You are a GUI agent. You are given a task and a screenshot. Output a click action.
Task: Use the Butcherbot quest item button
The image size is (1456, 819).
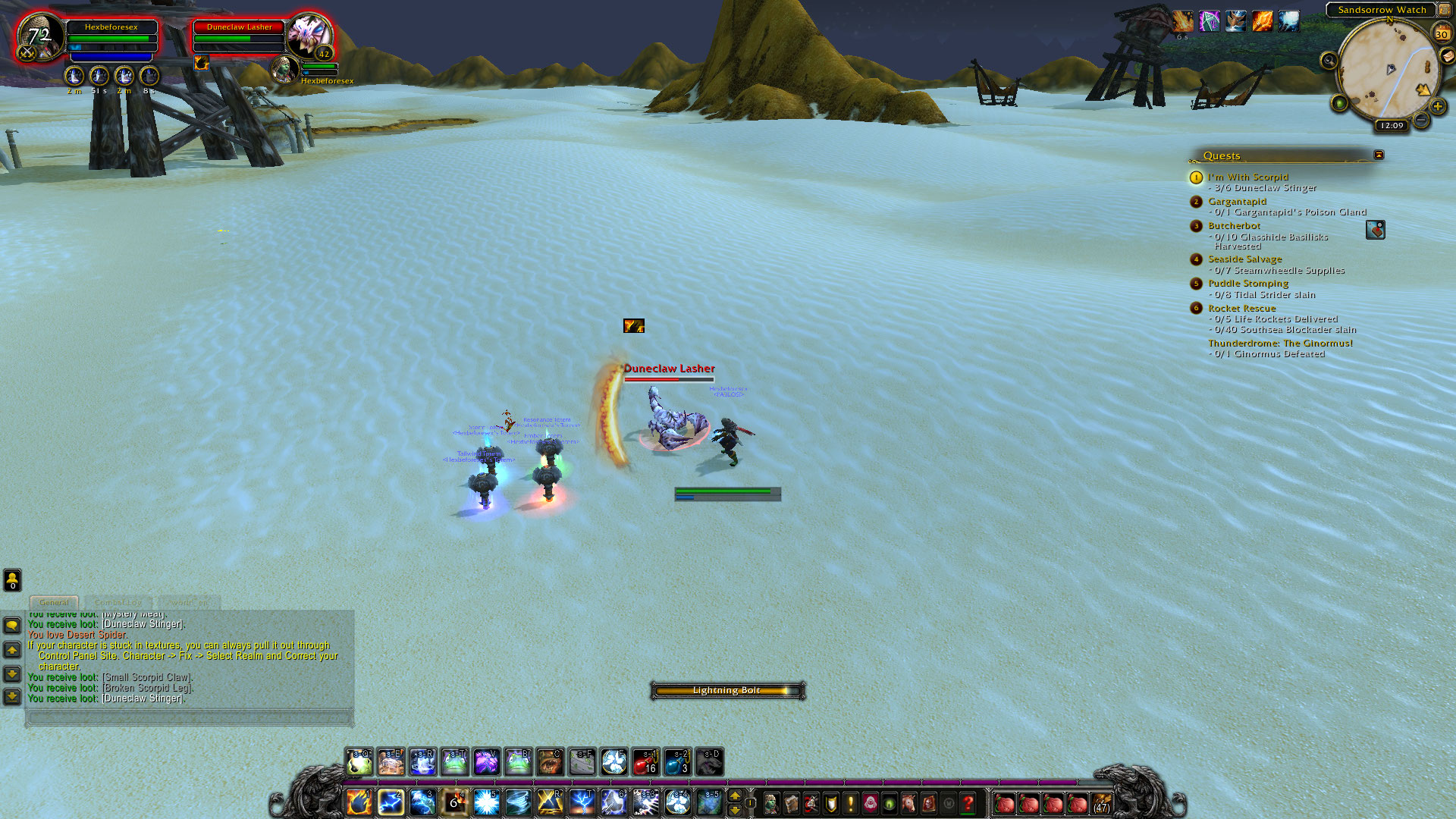[x=1375, y=230]
